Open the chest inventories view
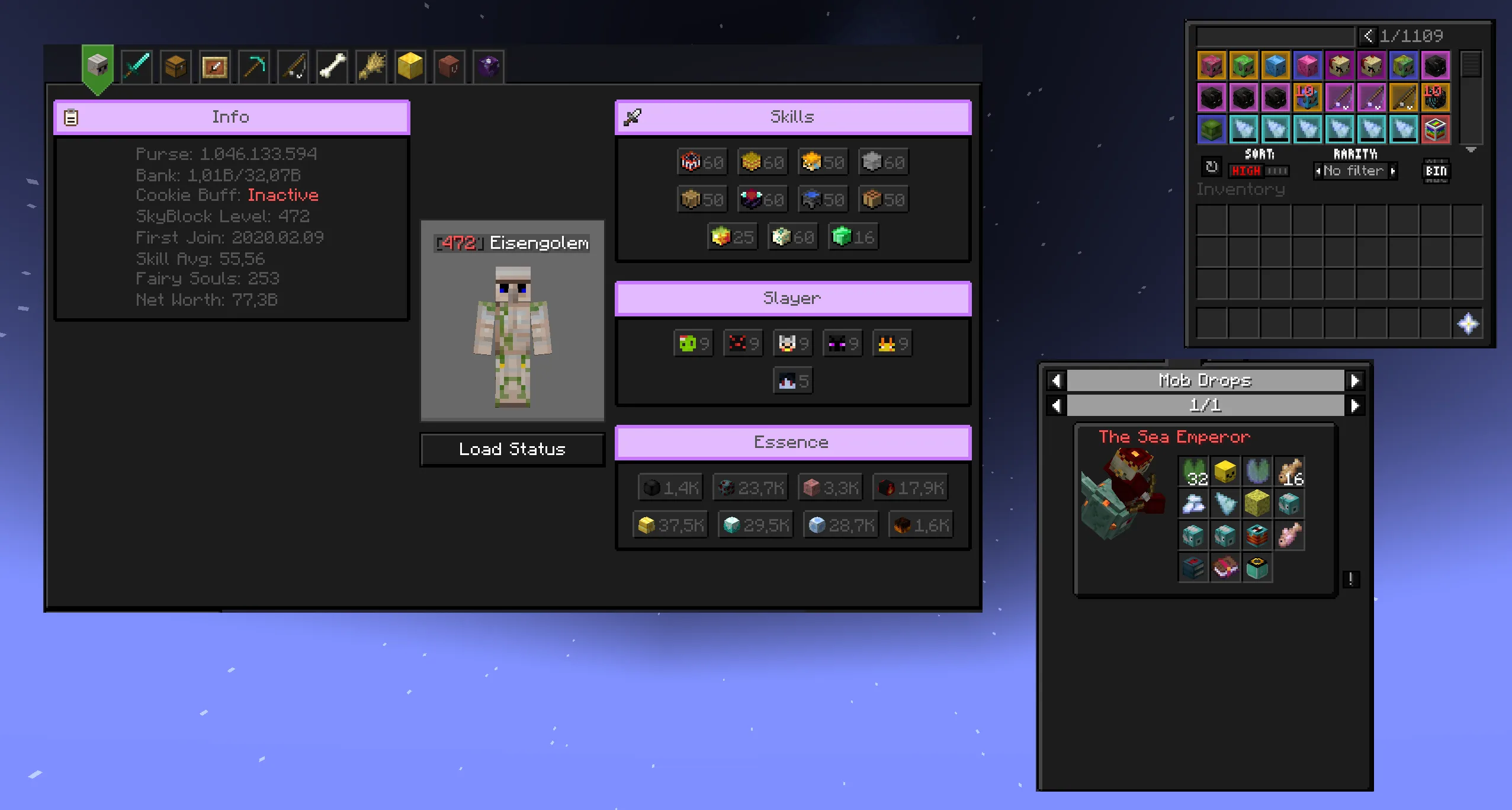The image size is (1512, 810). click(x=176, y=65)
